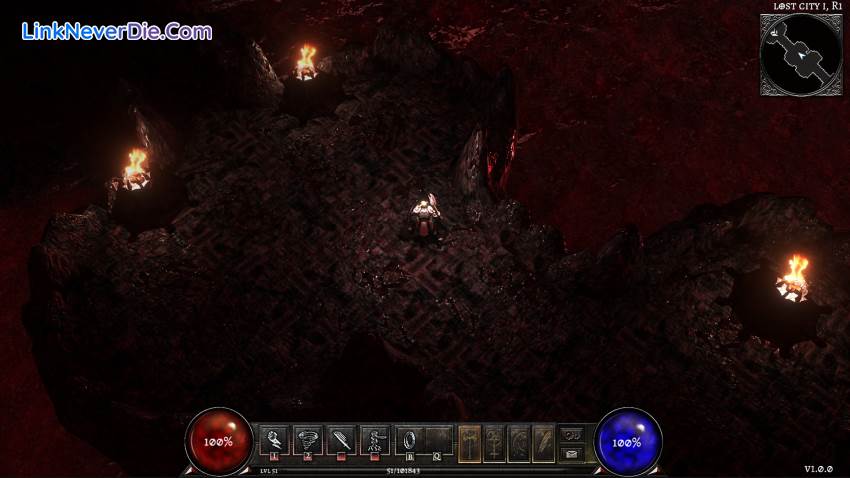Open the helmet-icon menu panel
This screenshot has height=478, width=850.
coord(519,442)
